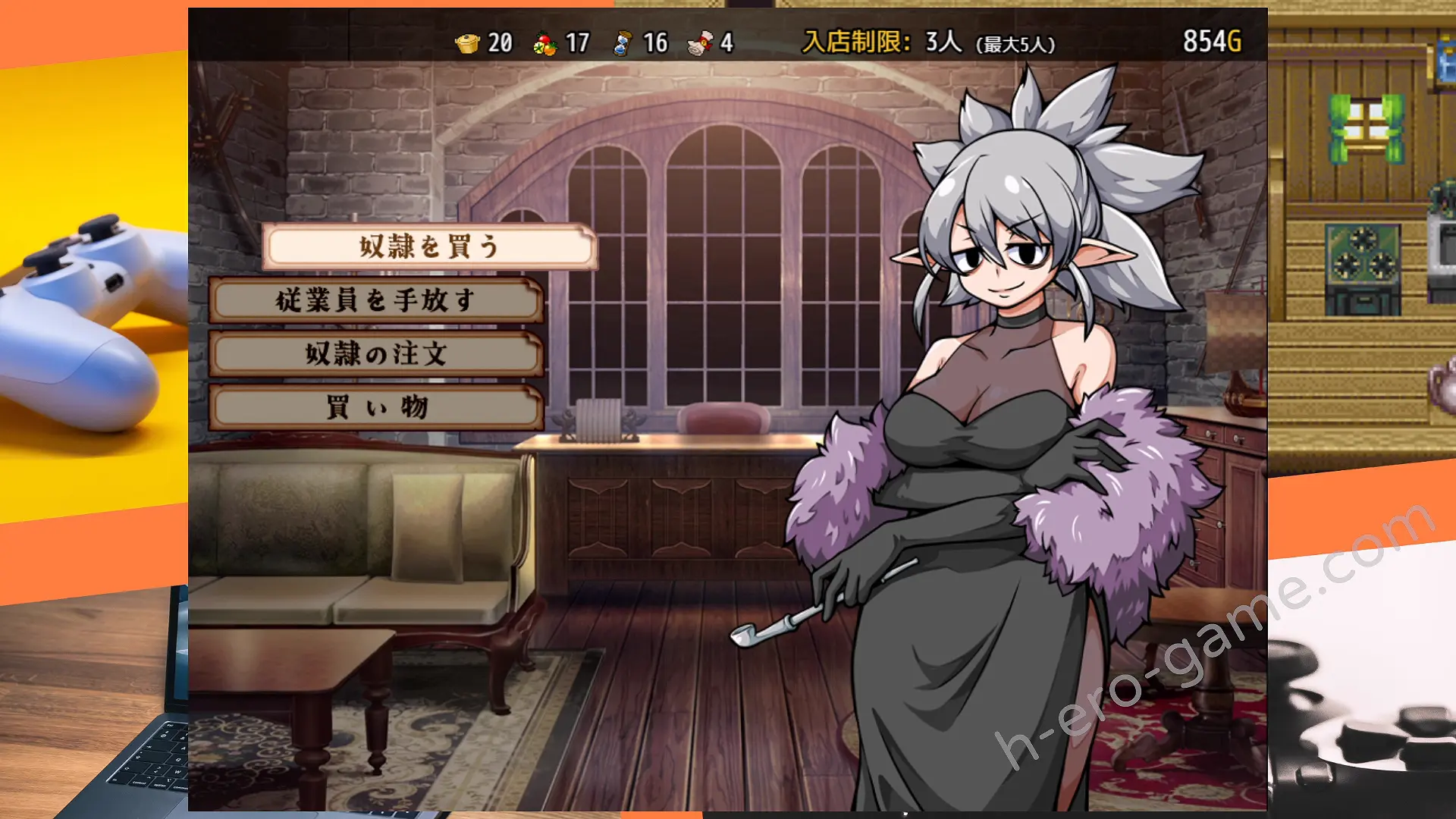The height and width of the screenshot is (819, 1456).
Task: Open the 奴隷の注文 option
Action: [x=376, y=353]
